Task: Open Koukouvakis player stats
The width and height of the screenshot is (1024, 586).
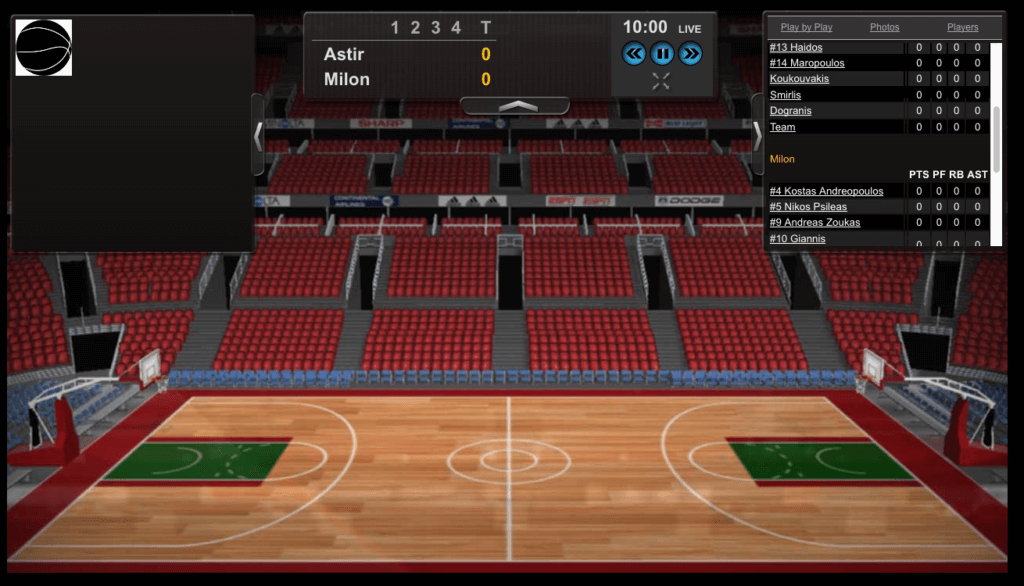Action: click(799, 79)
